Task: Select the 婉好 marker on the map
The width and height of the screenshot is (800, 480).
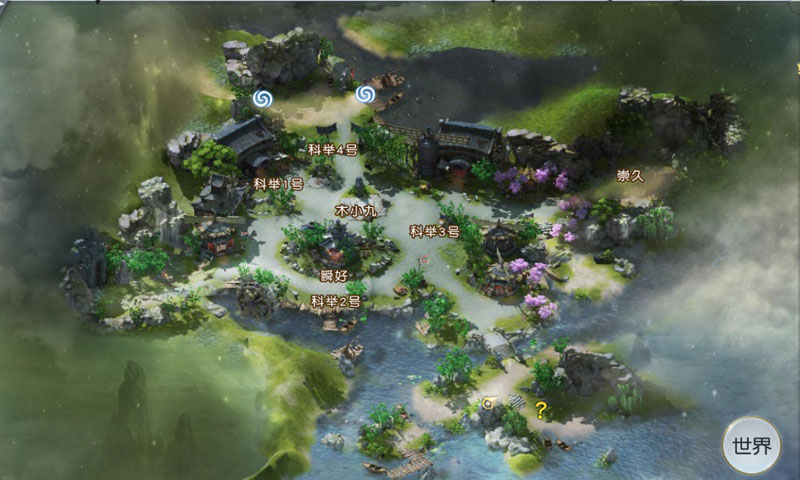Action: click(x=333, y=275)
